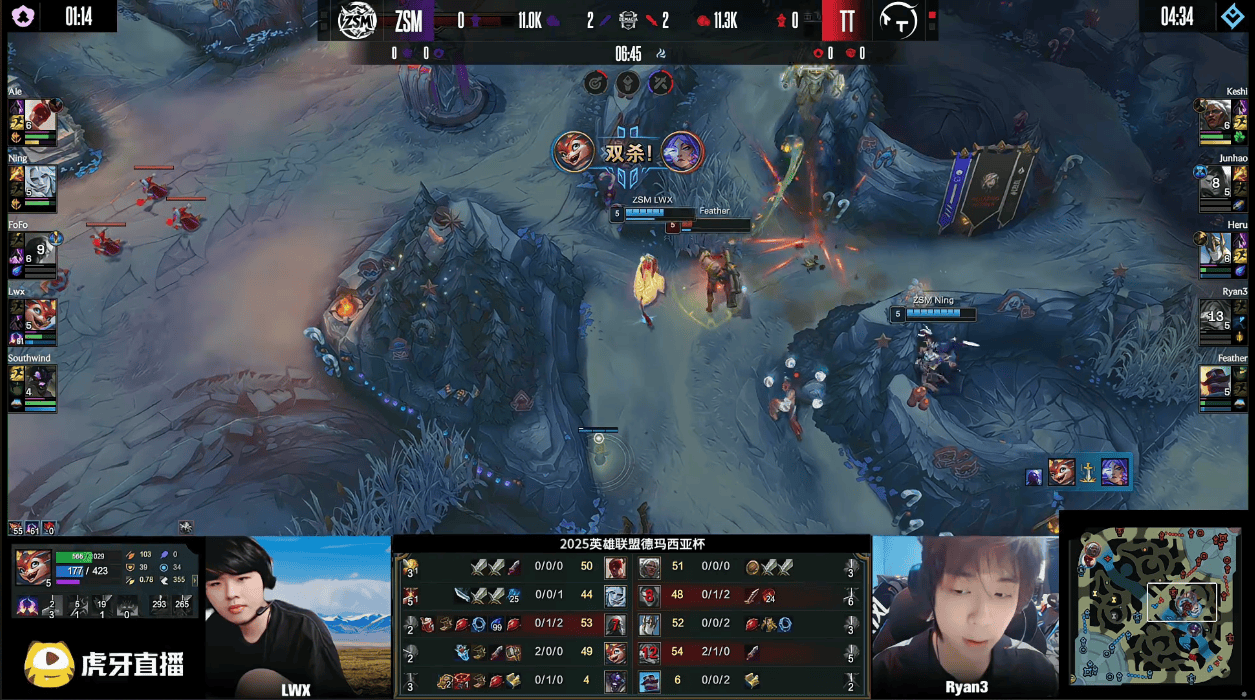Click the selected champion's ultimate ability icon

pyautogui.click(x=126, y=605)
